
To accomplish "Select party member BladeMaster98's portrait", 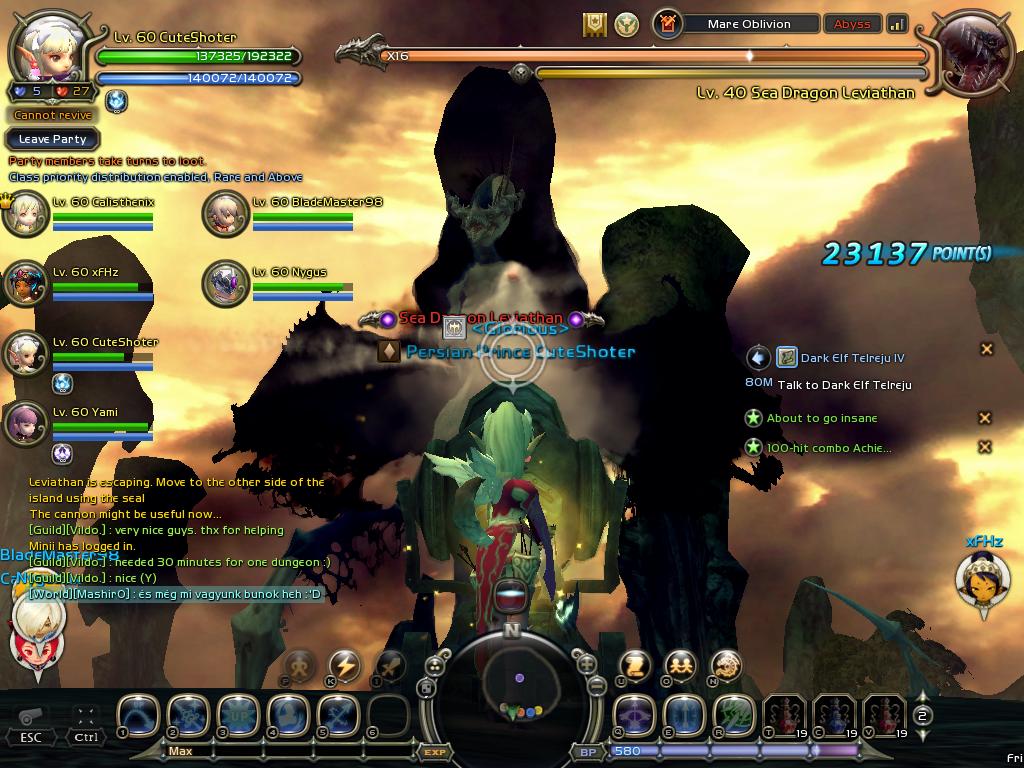I will tap(225, 213).
